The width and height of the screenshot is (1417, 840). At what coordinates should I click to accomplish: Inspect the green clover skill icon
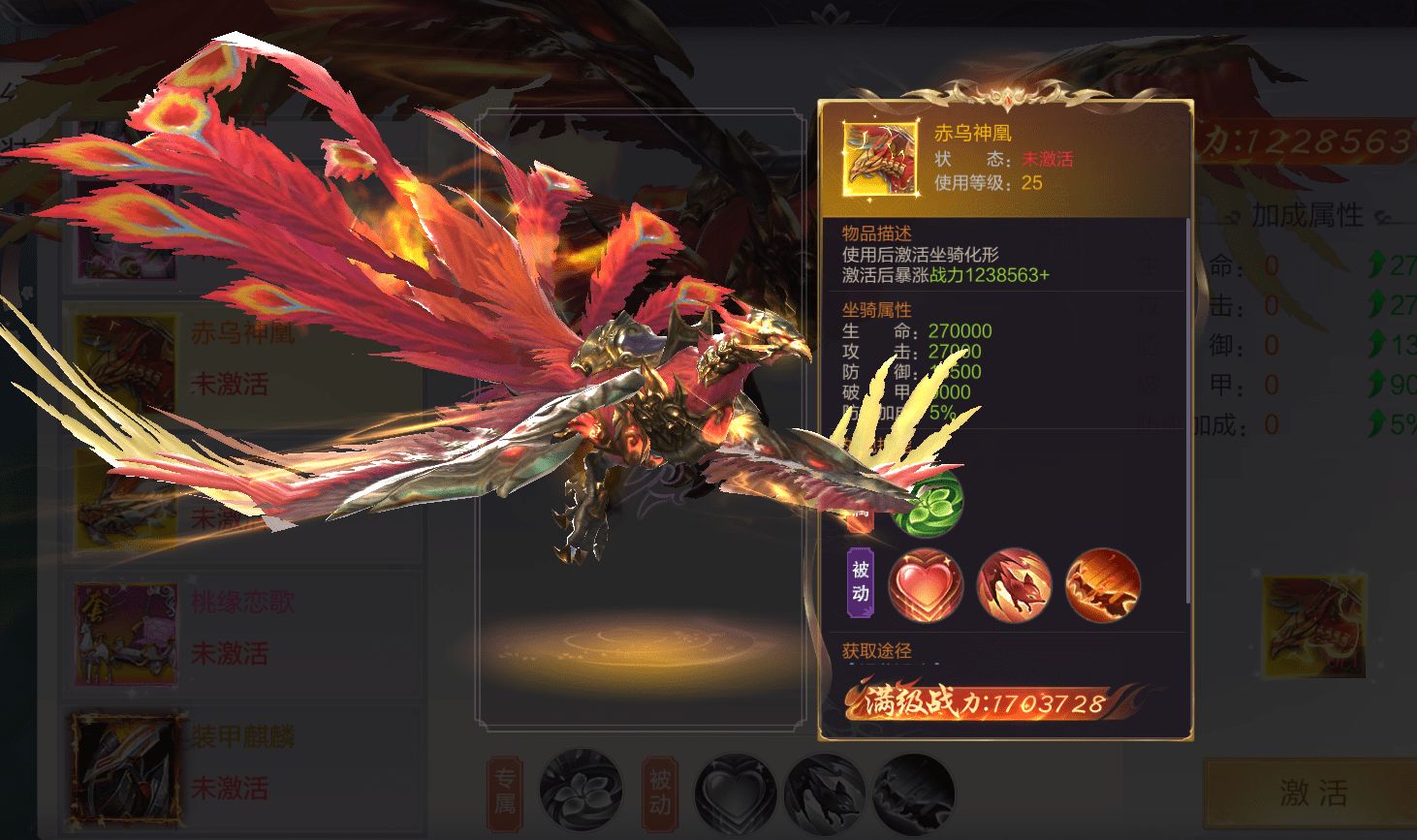(x=927, y=504)
